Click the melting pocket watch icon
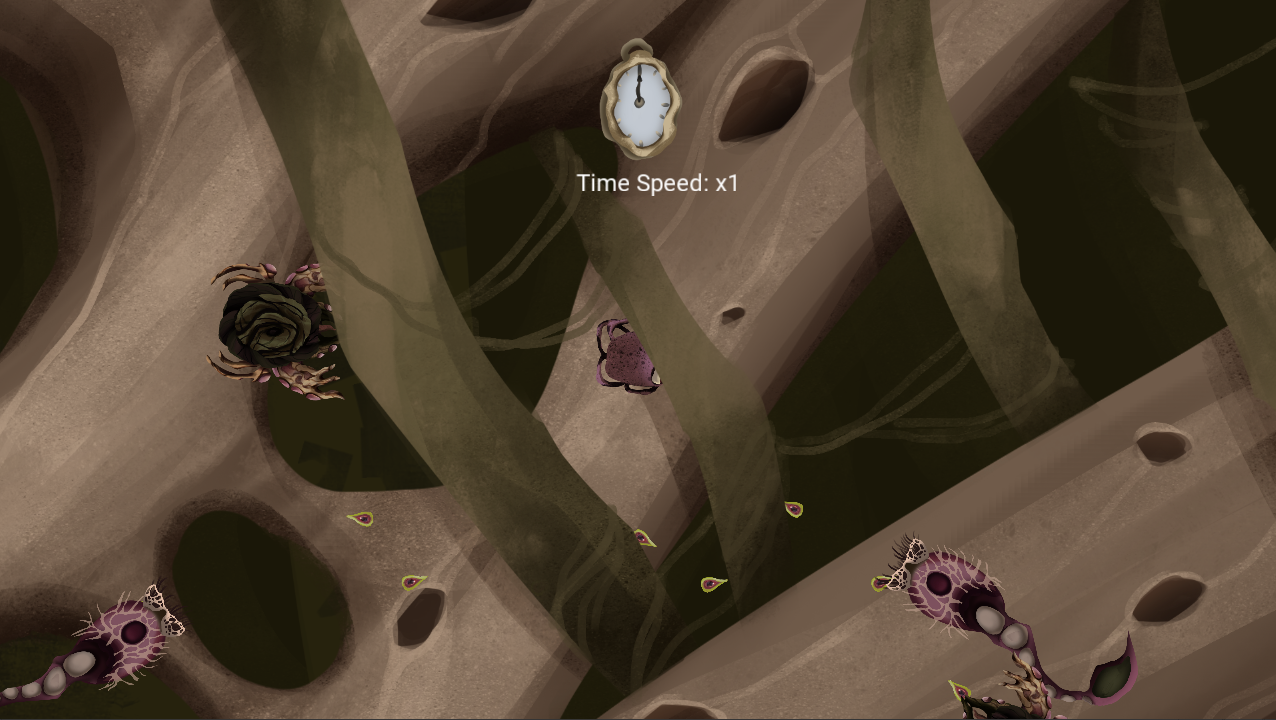Screen dimensions: 1276x720 click(x=640, y=100)
